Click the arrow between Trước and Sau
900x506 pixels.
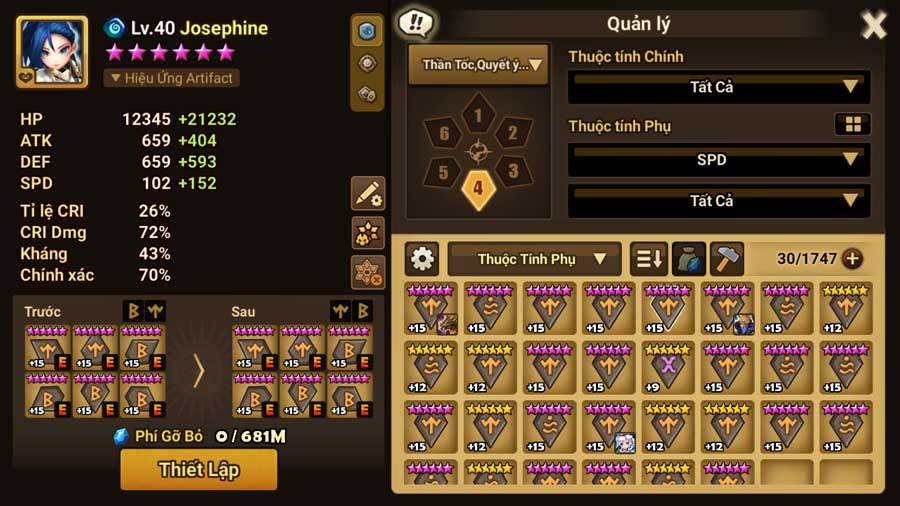pos(198,371)
